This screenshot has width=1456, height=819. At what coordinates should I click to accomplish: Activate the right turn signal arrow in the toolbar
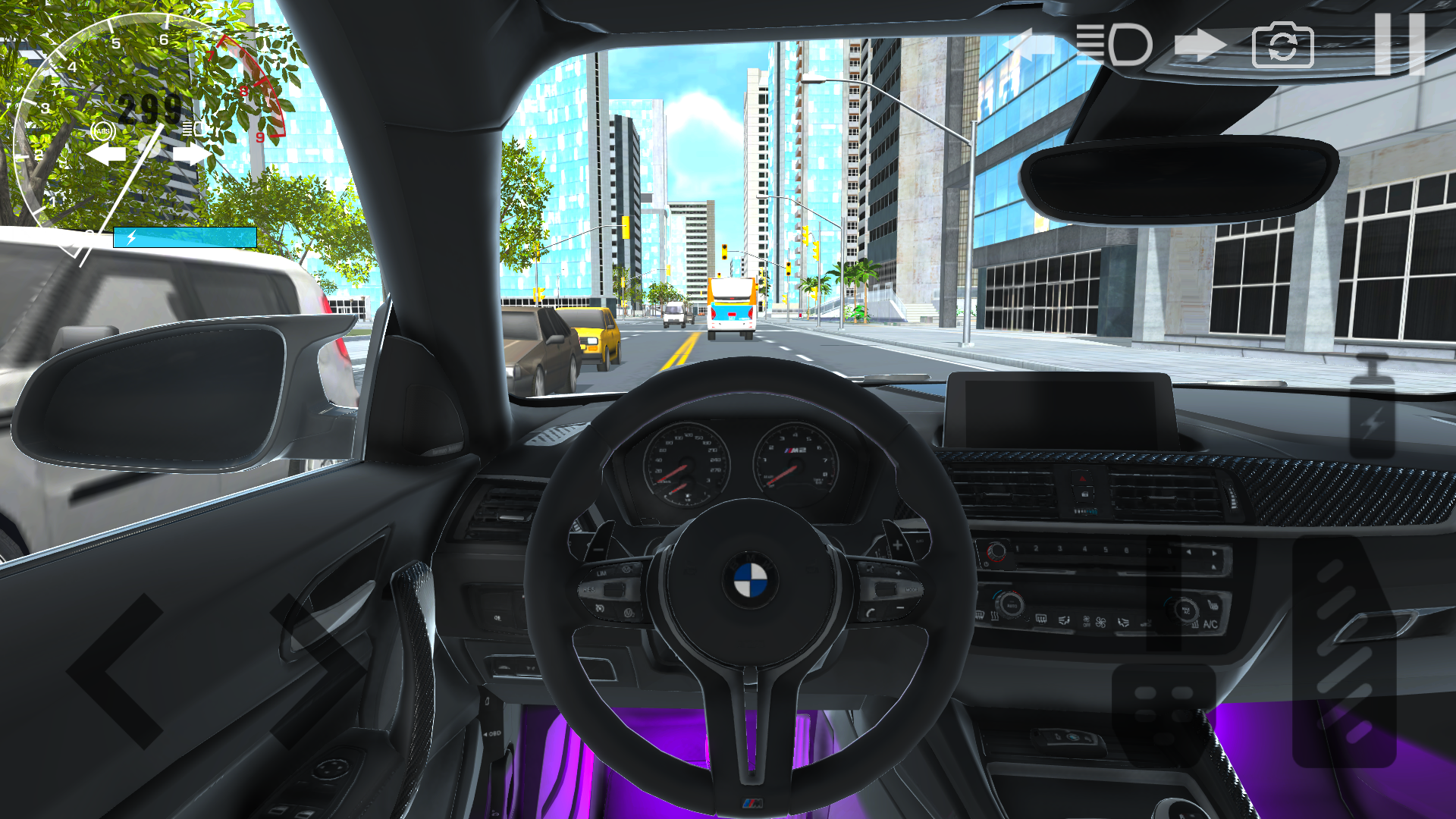(x=1200, y=43)
